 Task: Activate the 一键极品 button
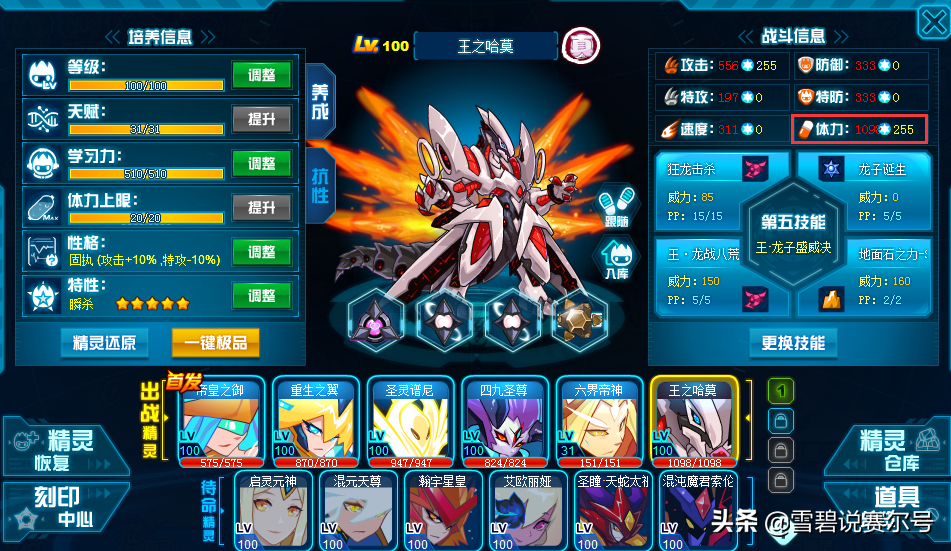click(215, 343)
